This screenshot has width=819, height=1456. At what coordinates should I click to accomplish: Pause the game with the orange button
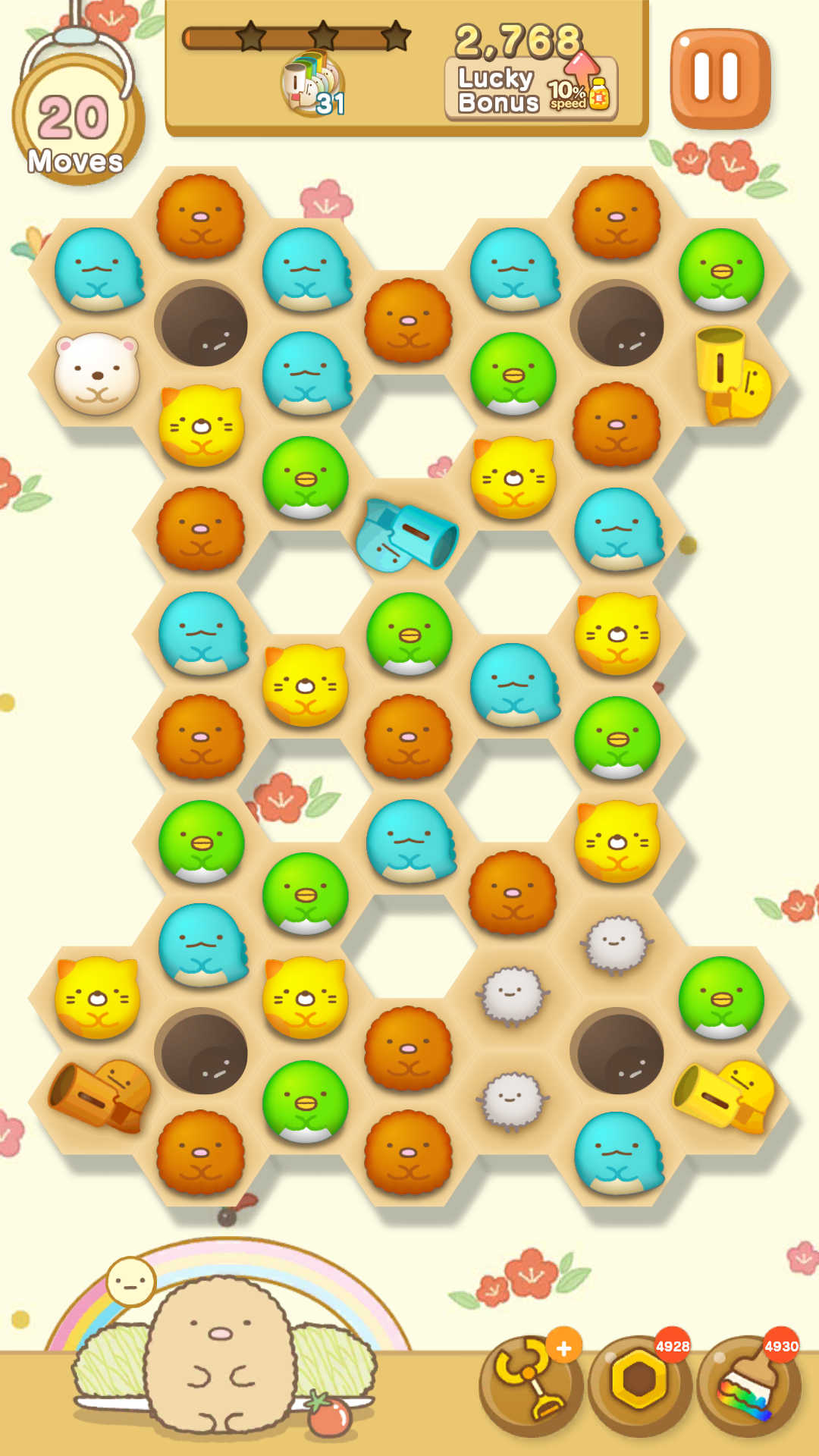(x=720, y=77)
